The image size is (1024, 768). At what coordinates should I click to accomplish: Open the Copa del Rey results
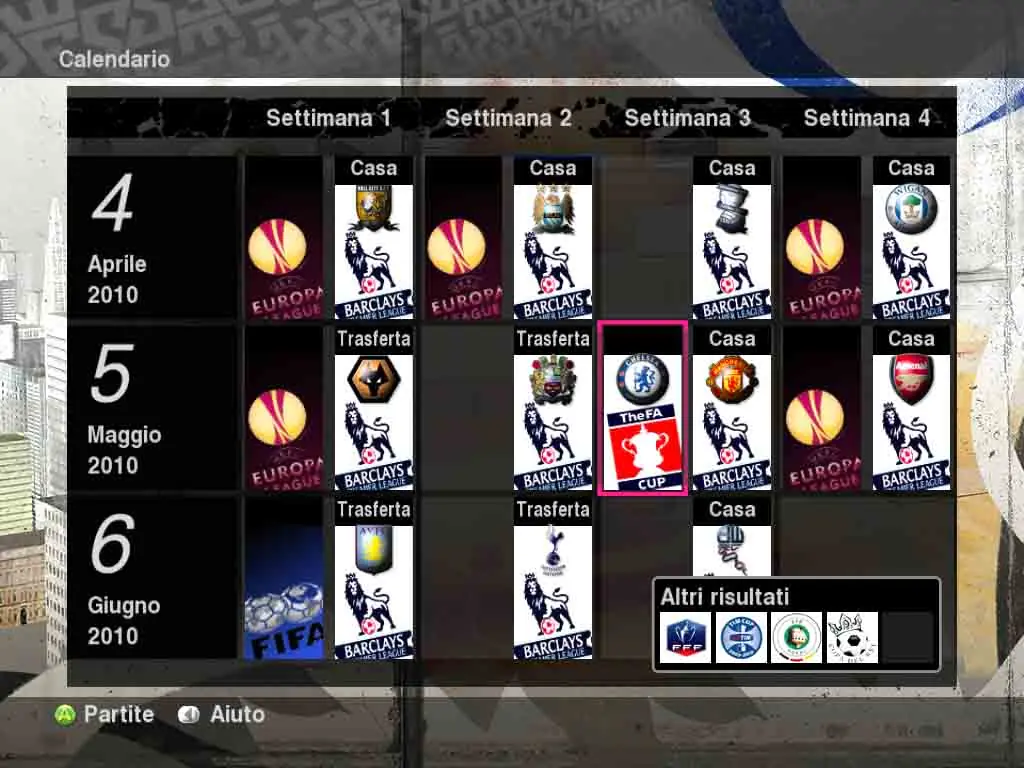(852, 637)
